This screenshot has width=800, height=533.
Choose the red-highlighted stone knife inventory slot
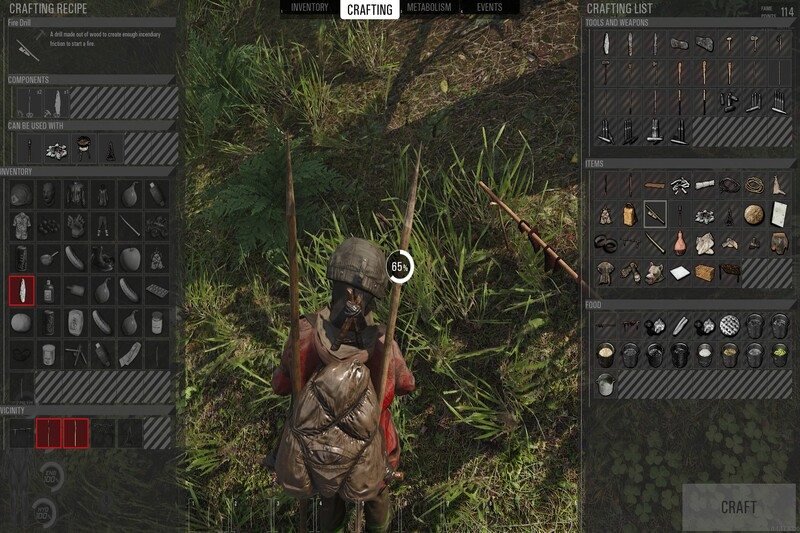(21, 291)
